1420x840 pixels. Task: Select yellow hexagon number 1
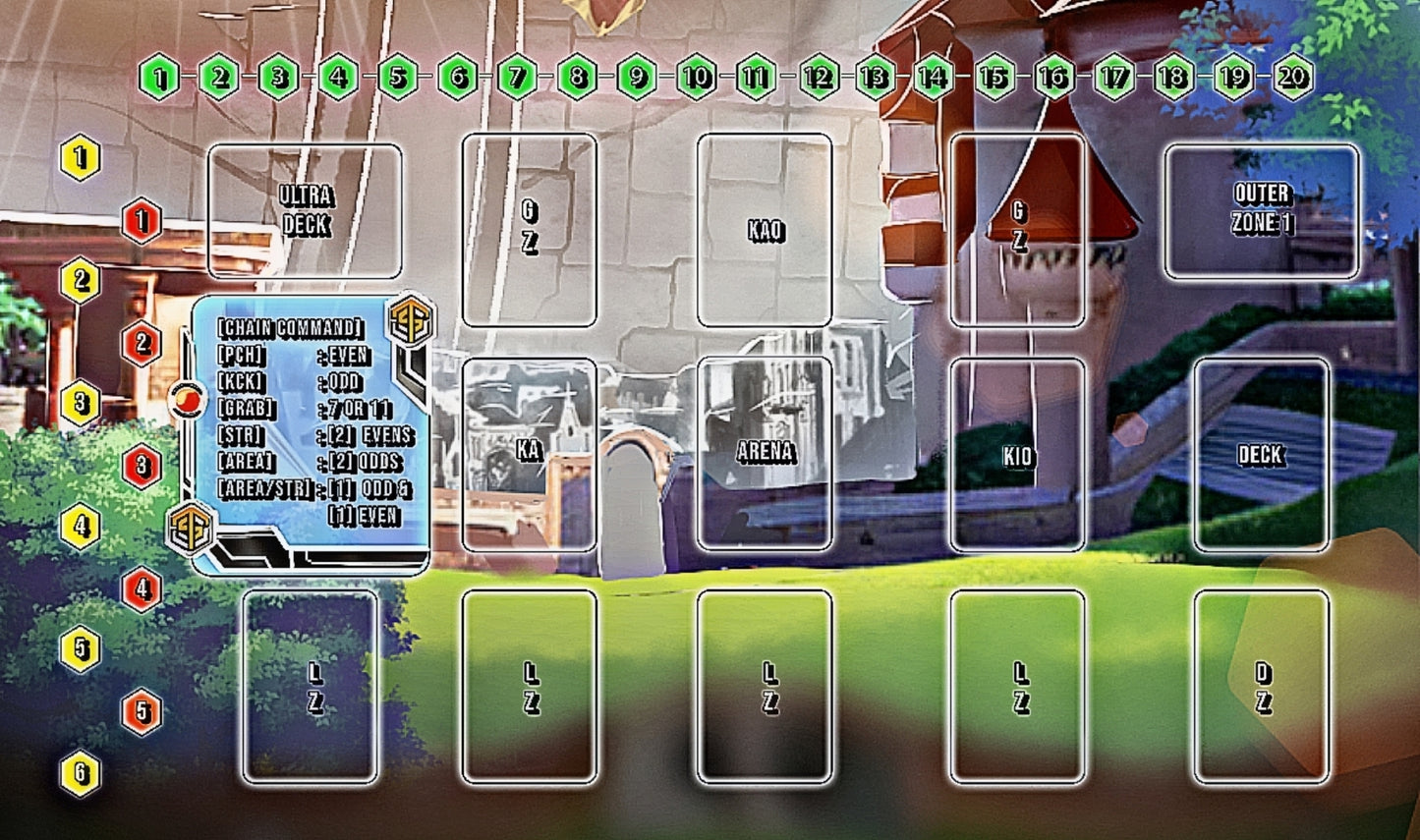tap(81, 158)
